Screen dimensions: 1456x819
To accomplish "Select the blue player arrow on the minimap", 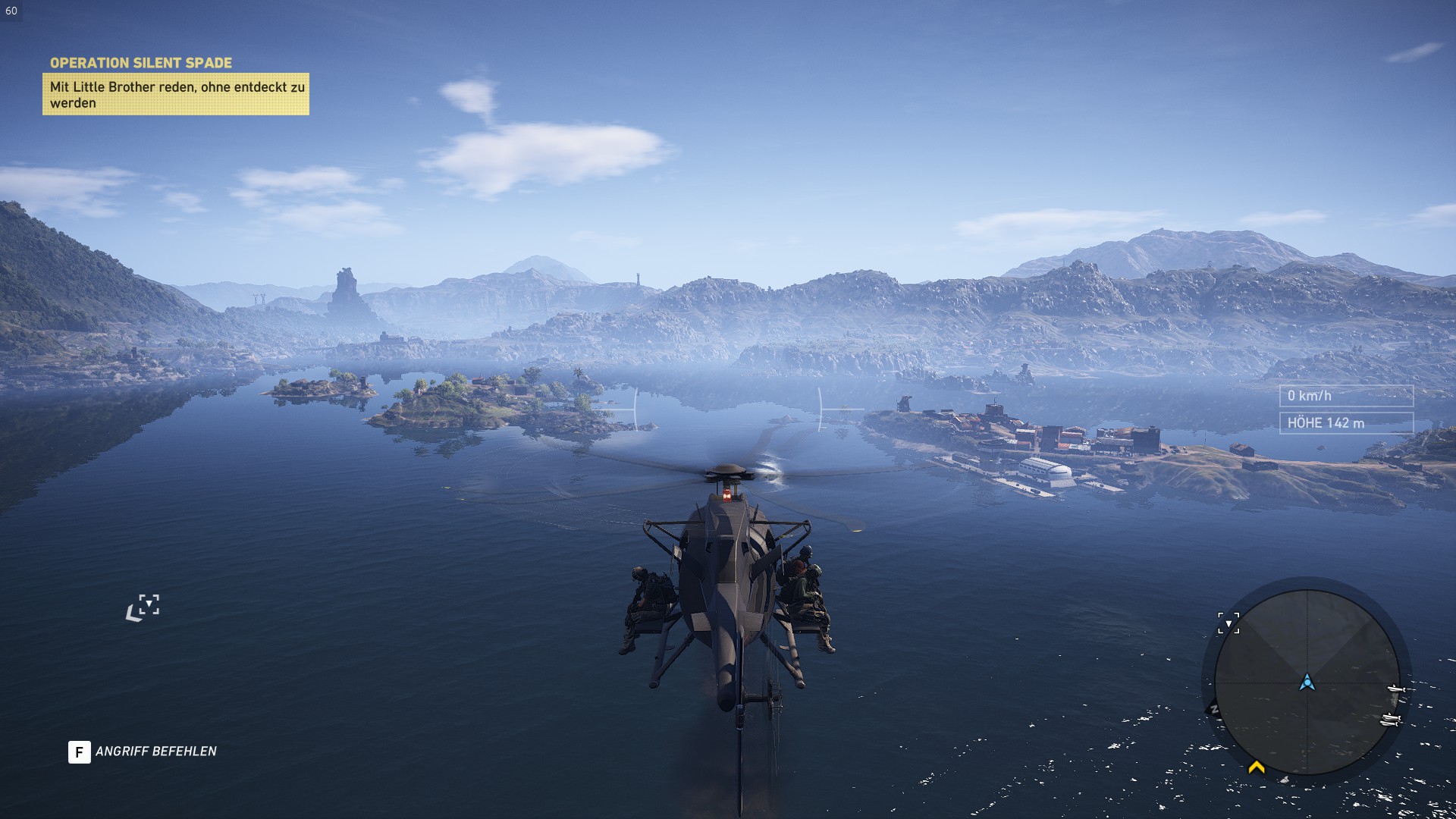I will [x=1308, y=683].
